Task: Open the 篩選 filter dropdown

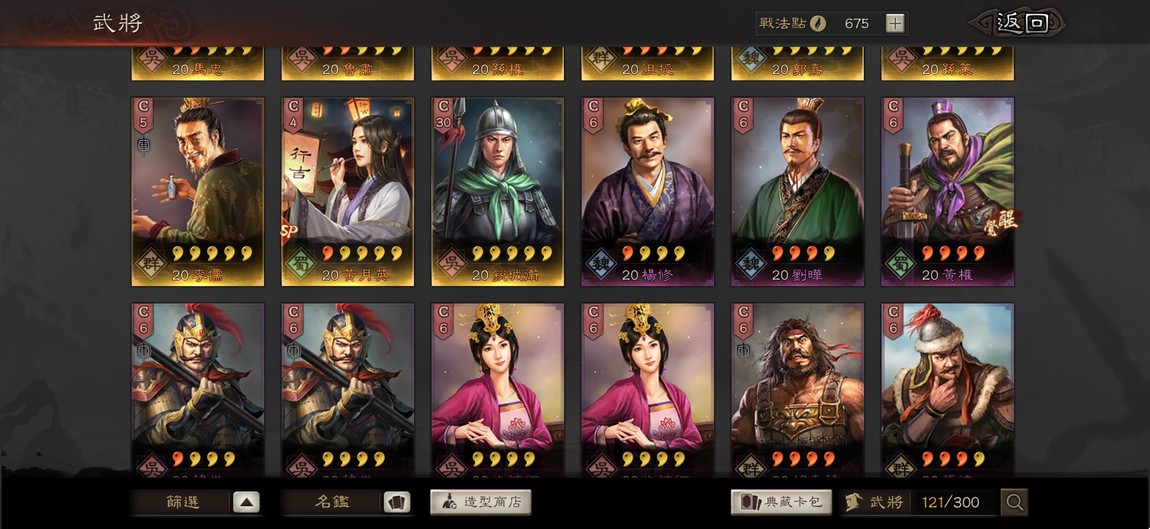Action: (x=197, y=502)
